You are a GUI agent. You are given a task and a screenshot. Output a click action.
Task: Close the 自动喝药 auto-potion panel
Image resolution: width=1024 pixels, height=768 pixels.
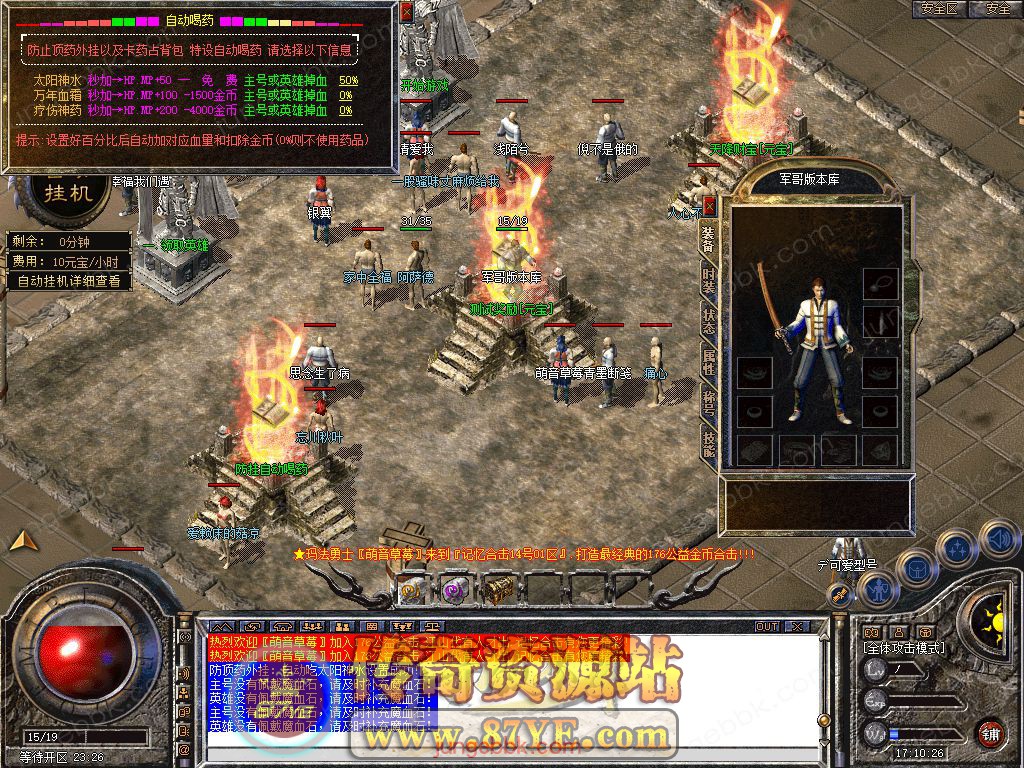406,12
